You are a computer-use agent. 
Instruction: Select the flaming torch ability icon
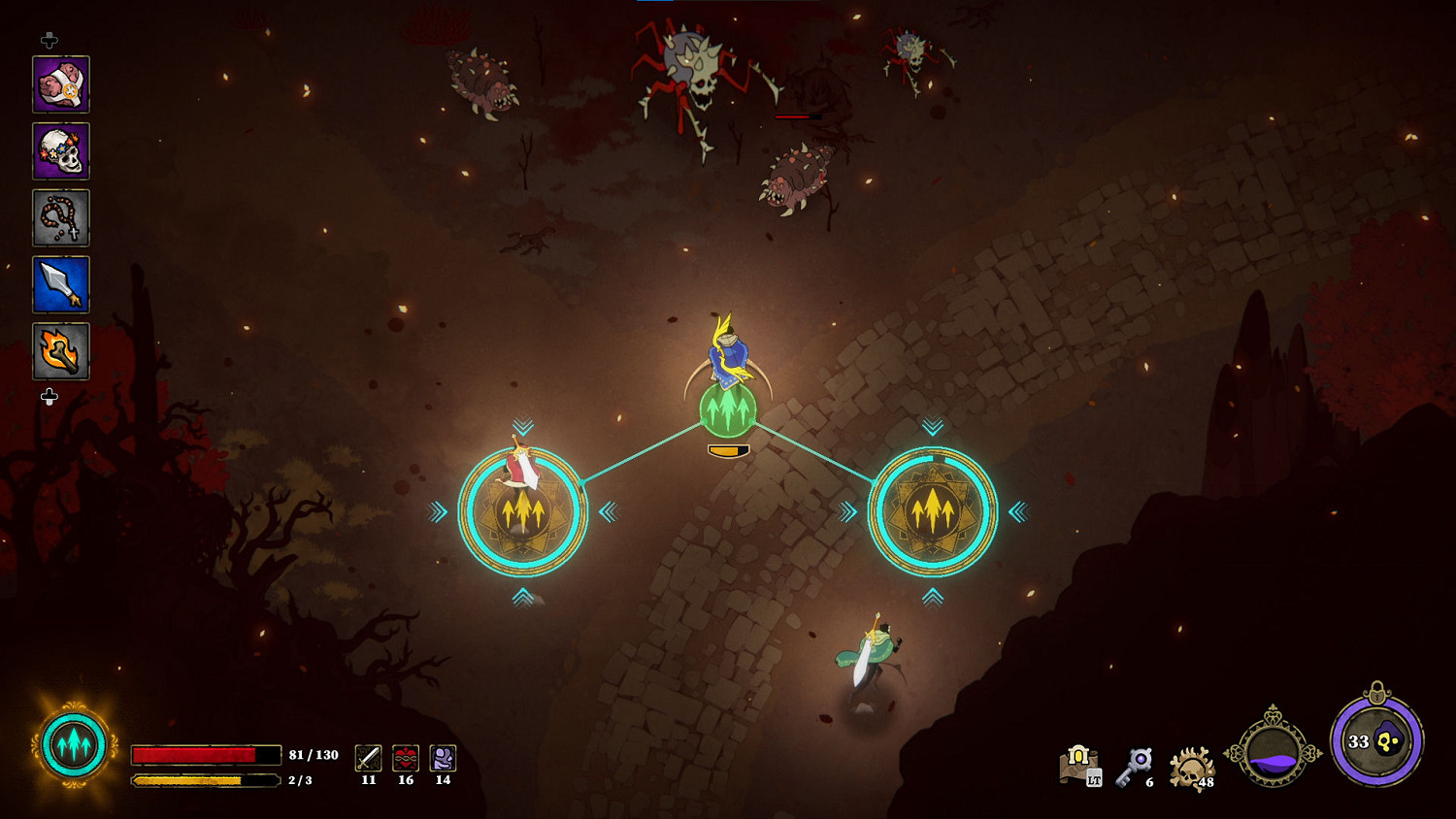60,352
